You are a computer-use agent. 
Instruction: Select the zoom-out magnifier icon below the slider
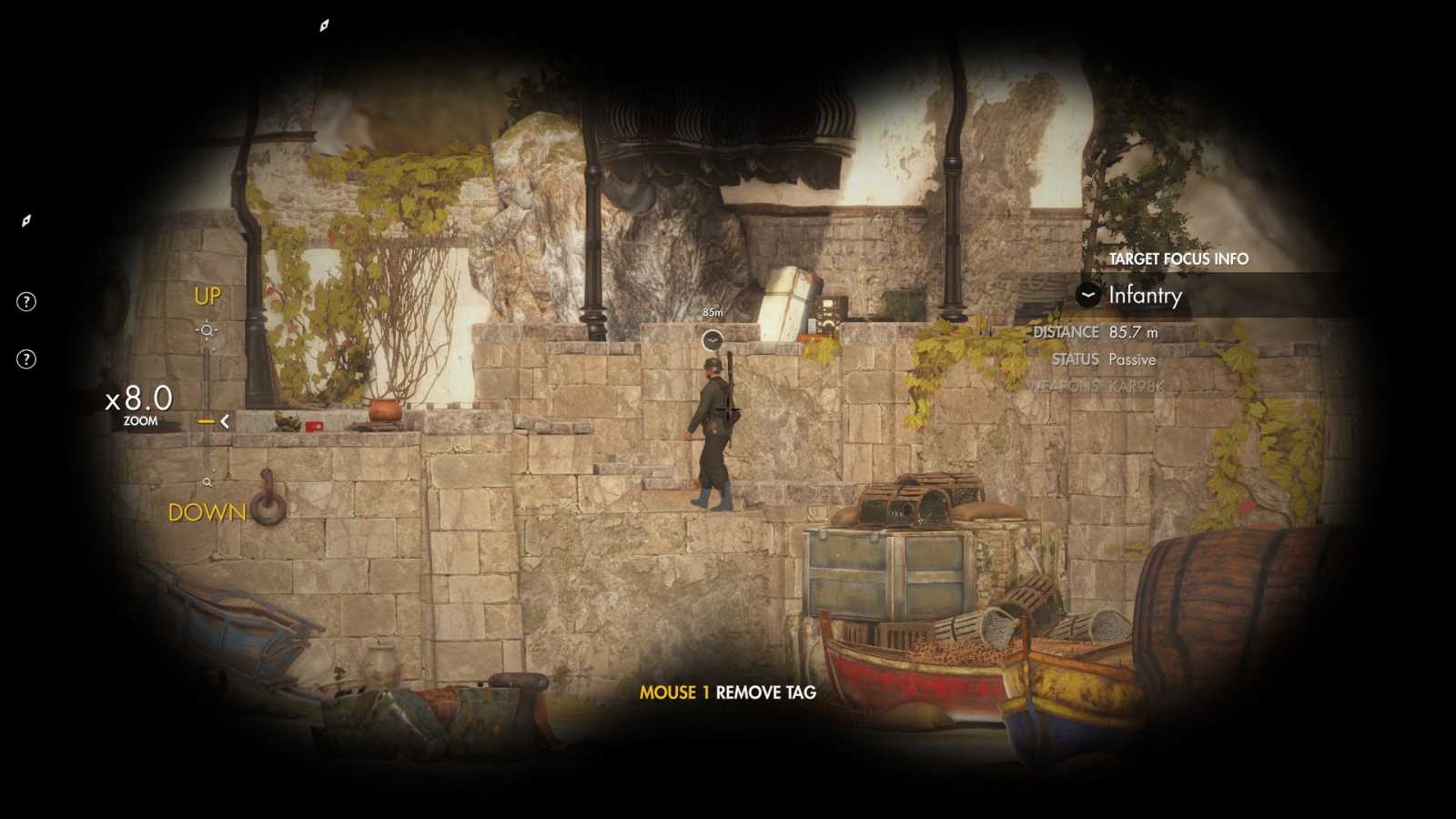208,480
